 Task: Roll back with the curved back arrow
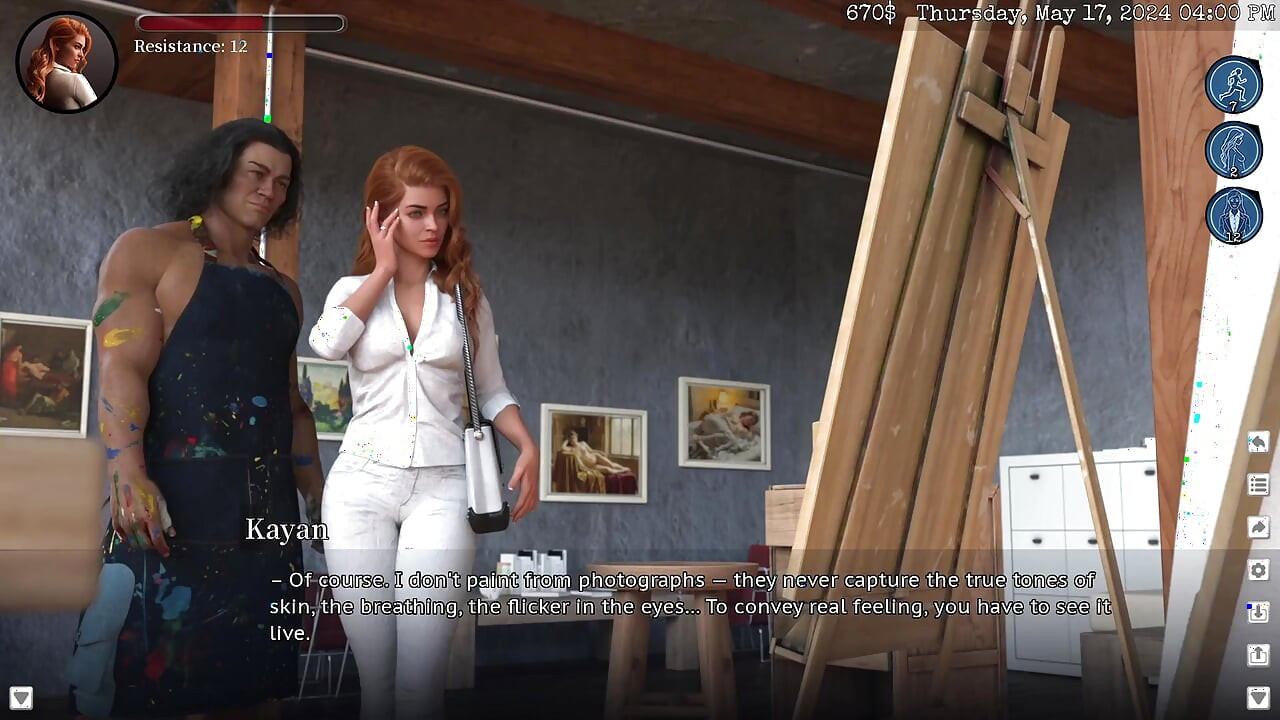1258,442
